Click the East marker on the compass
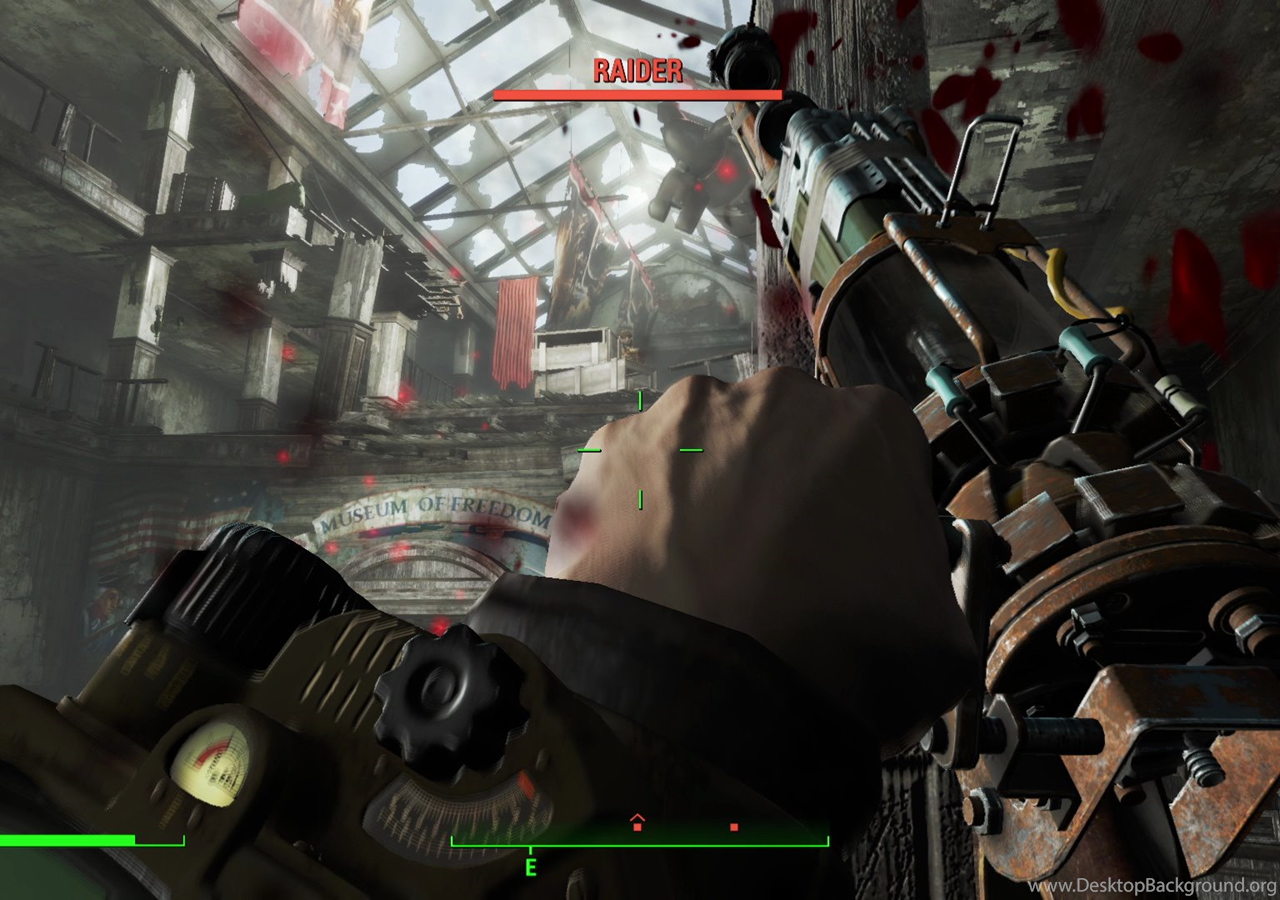Image resolution: width=1280 pixels, height=900 pixels. (x=530, y=867)
